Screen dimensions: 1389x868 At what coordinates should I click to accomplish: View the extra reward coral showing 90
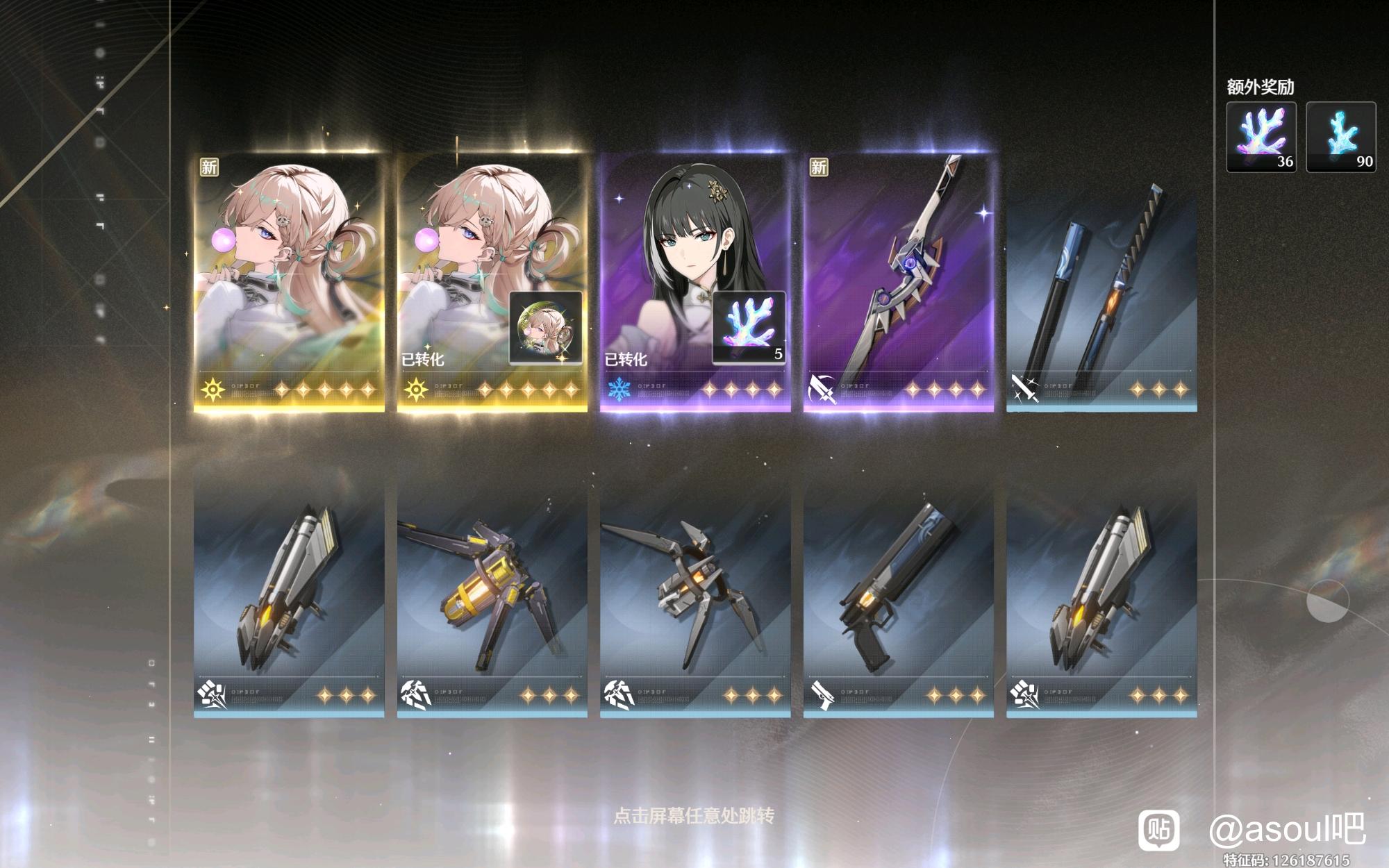(x=1341, y=137)
